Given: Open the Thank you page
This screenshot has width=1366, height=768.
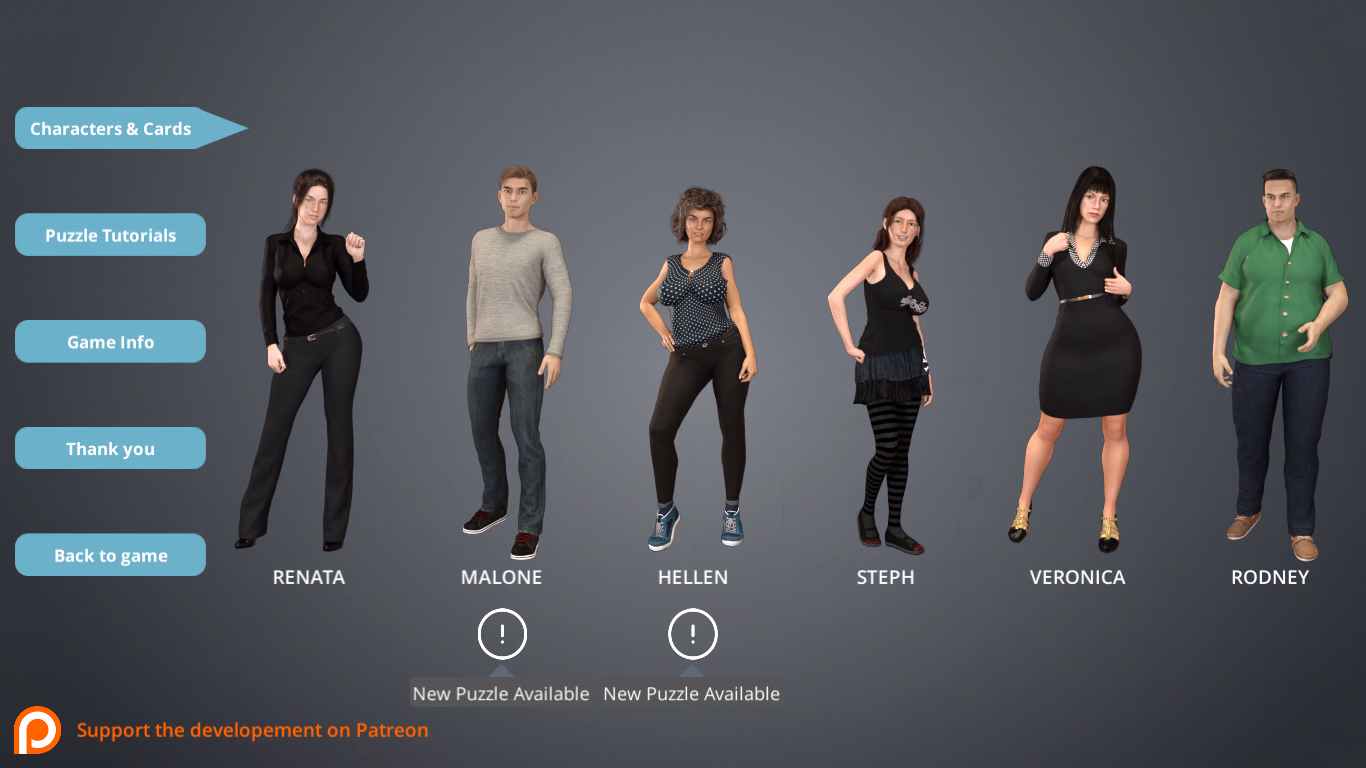Looking at the screenshot, I should coord(110,448).
